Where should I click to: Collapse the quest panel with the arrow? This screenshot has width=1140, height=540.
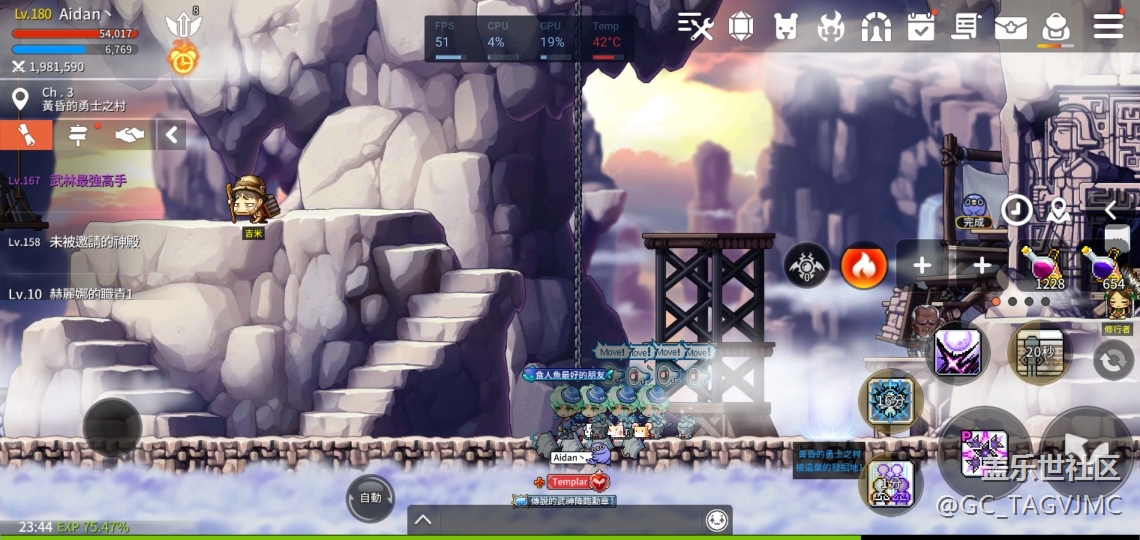click(171, 135)
